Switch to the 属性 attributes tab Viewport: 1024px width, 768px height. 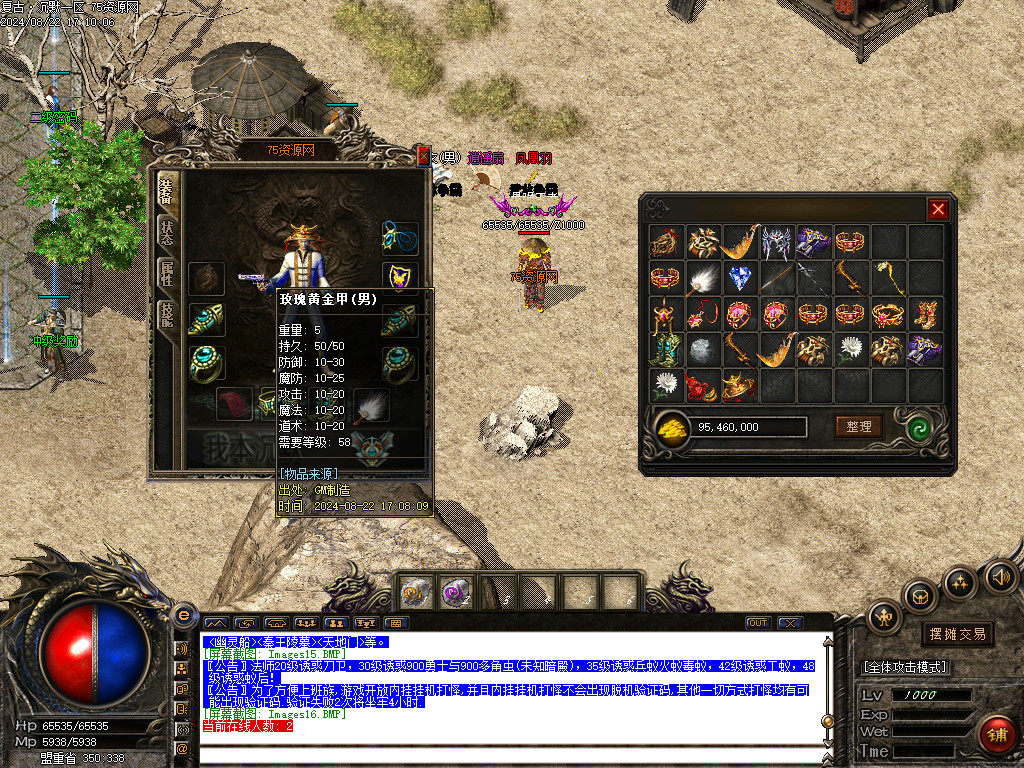(x=165, y=274)
